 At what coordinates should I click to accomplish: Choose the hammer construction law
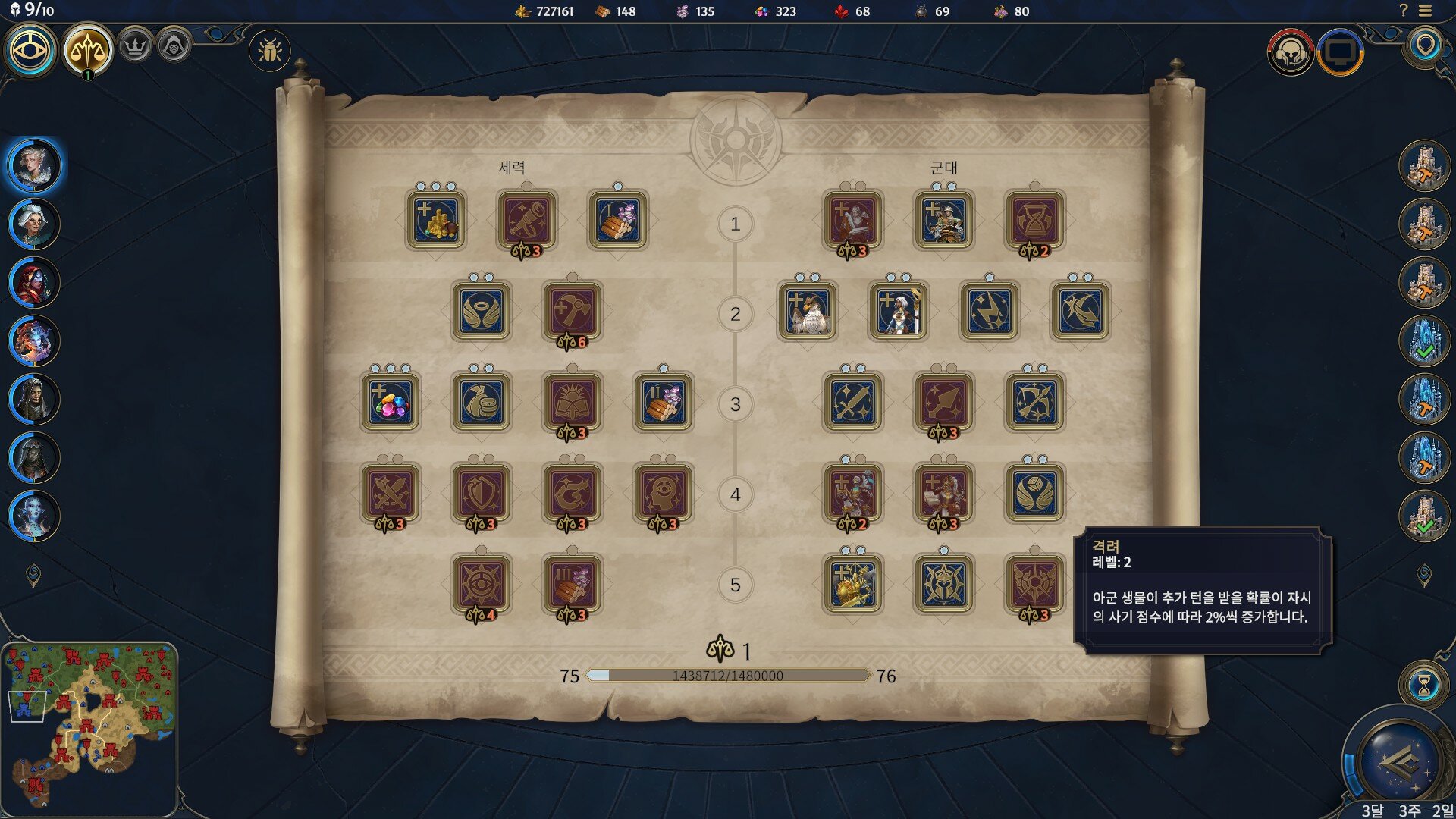pyautogui.click(x=573, y=311)
